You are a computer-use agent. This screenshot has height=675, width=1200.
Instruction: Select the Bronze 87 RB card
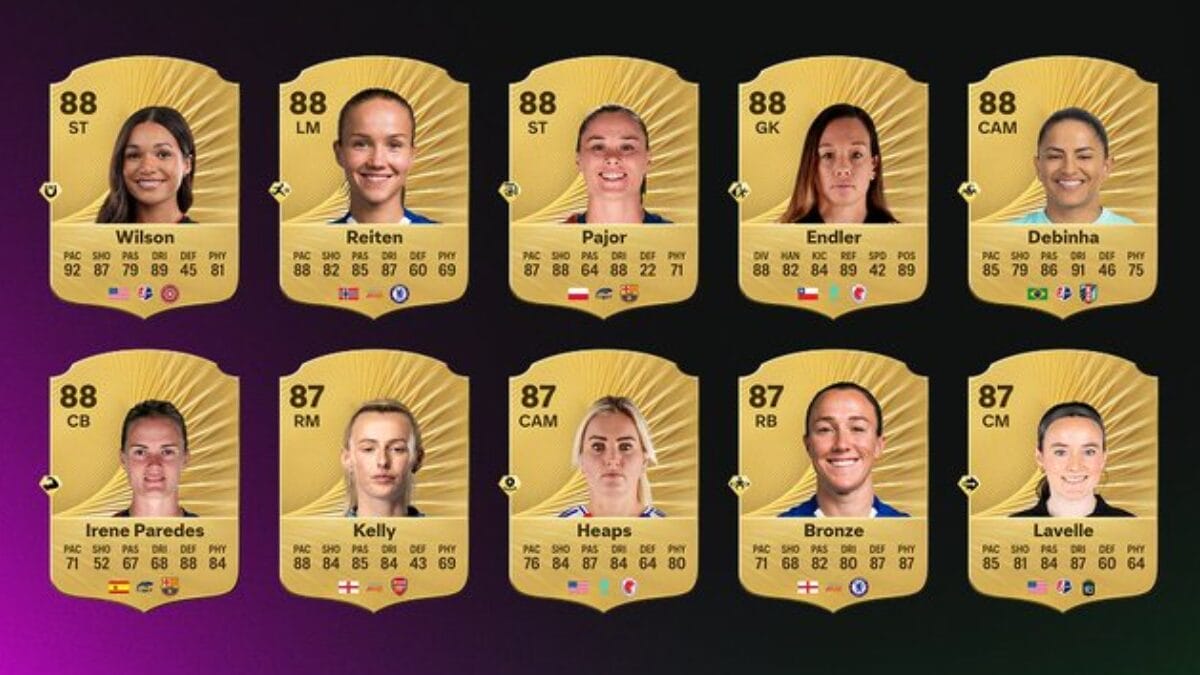pyautogui.click(x=833, y=478)
